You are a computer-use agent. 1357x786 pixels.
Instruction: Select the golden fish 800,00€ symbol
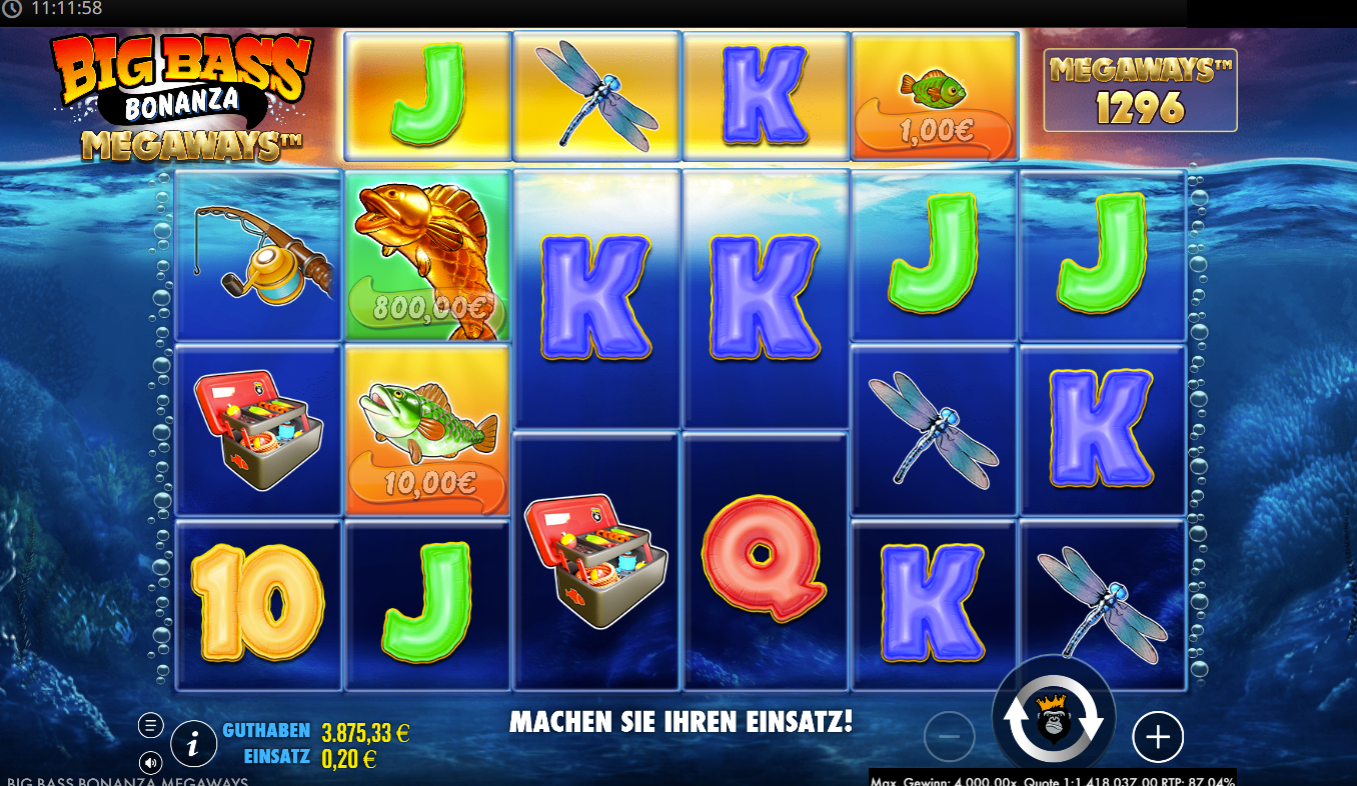[x=426, y=255]
